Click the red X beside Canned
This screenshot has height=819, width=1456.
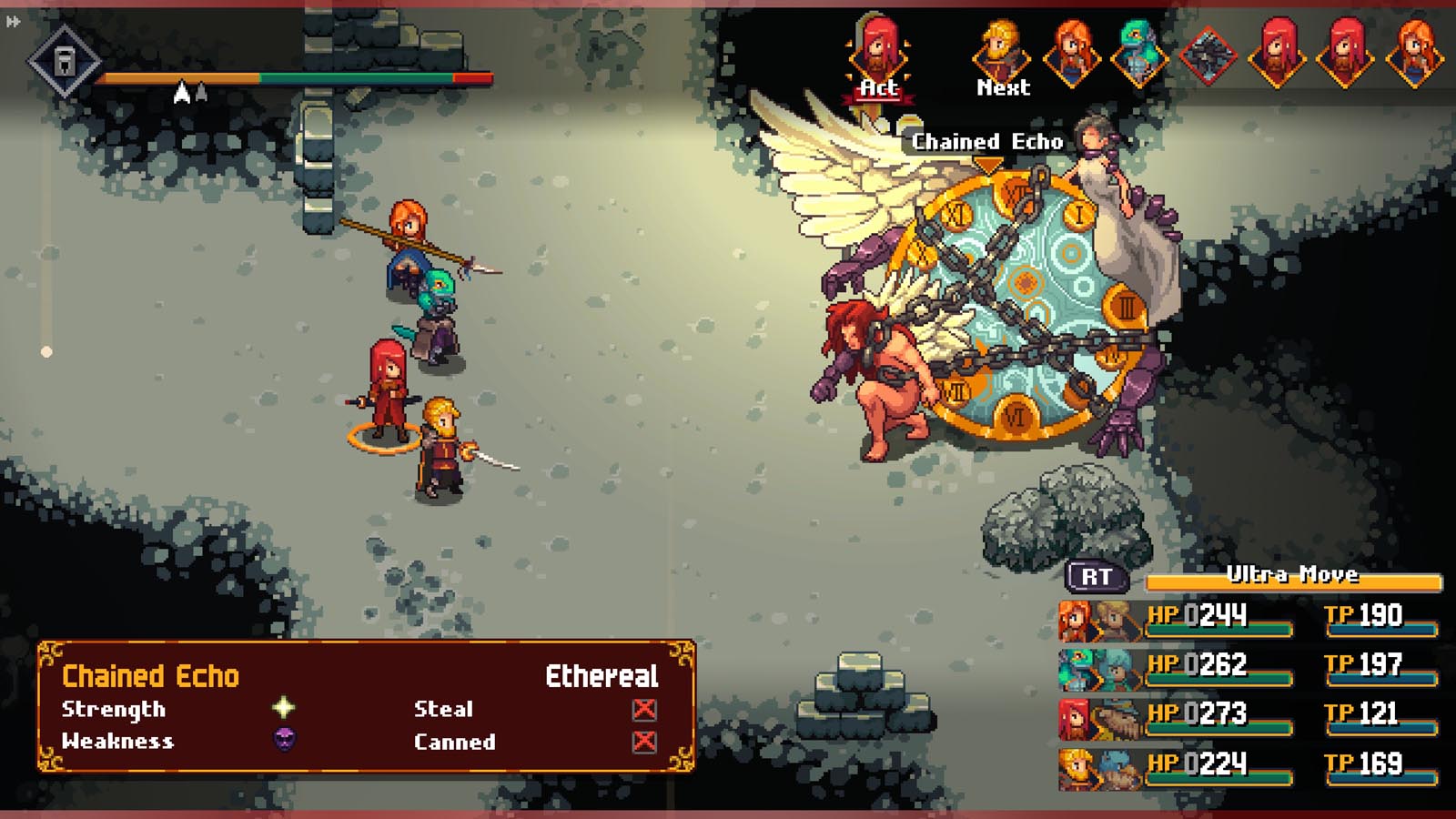click(x=644, y=742)
